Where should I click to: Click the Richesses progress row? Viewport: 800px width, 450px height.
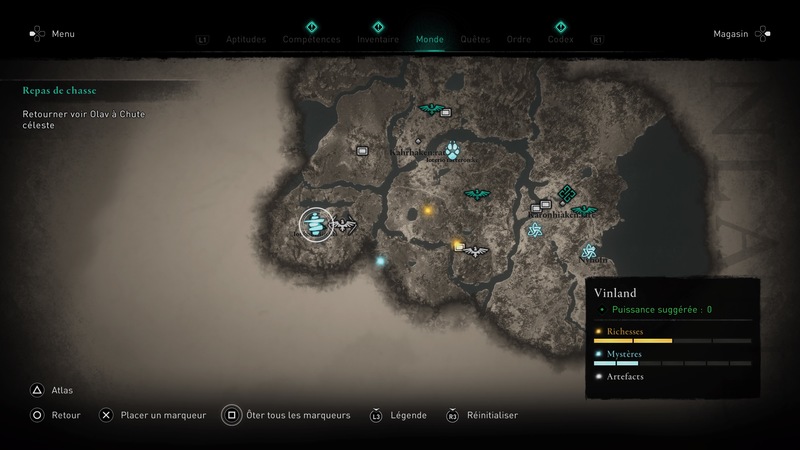point(672,335)
